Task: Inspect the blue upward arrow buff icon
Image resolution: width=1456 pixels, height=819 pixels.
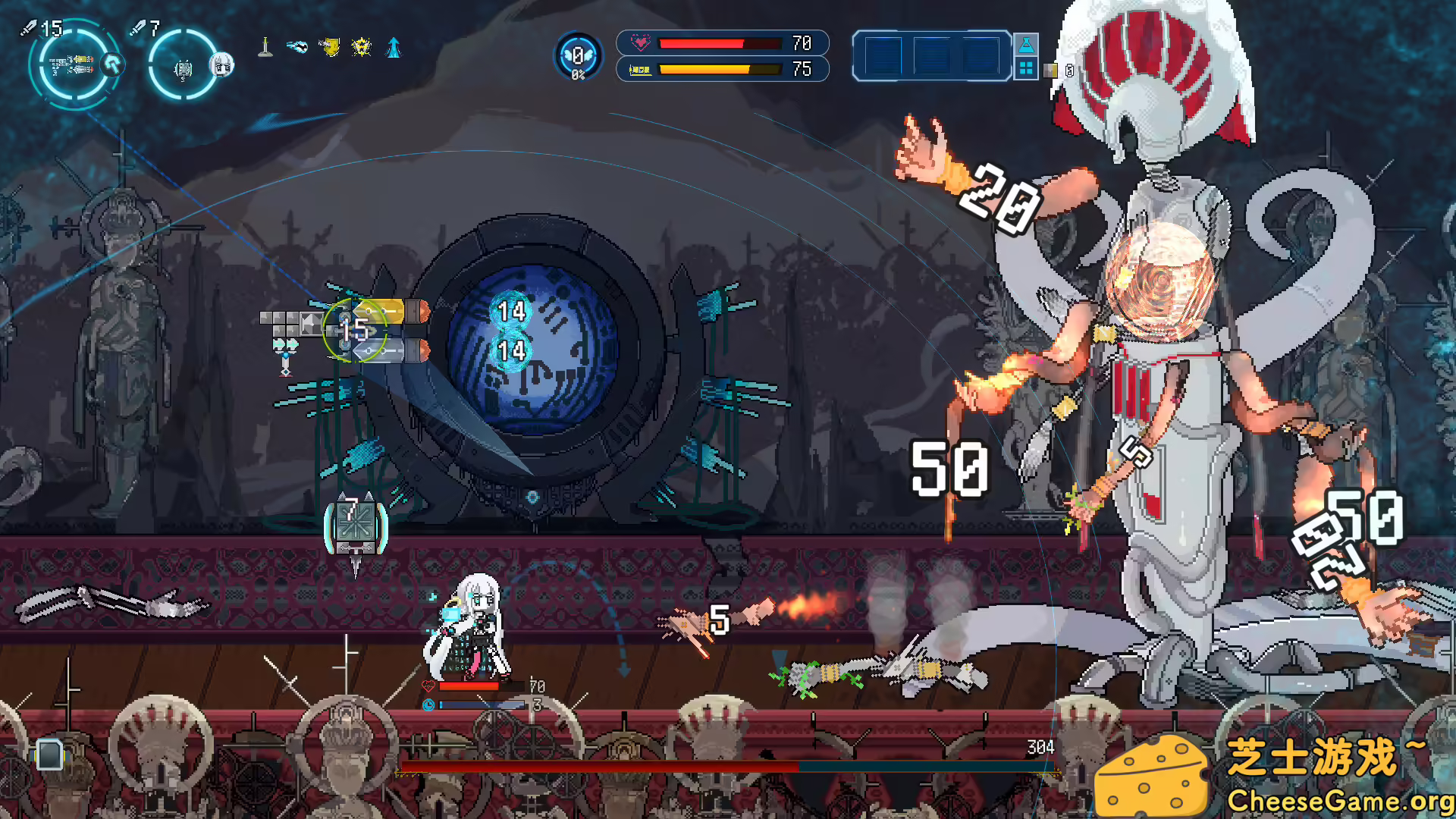Action: 394,48
